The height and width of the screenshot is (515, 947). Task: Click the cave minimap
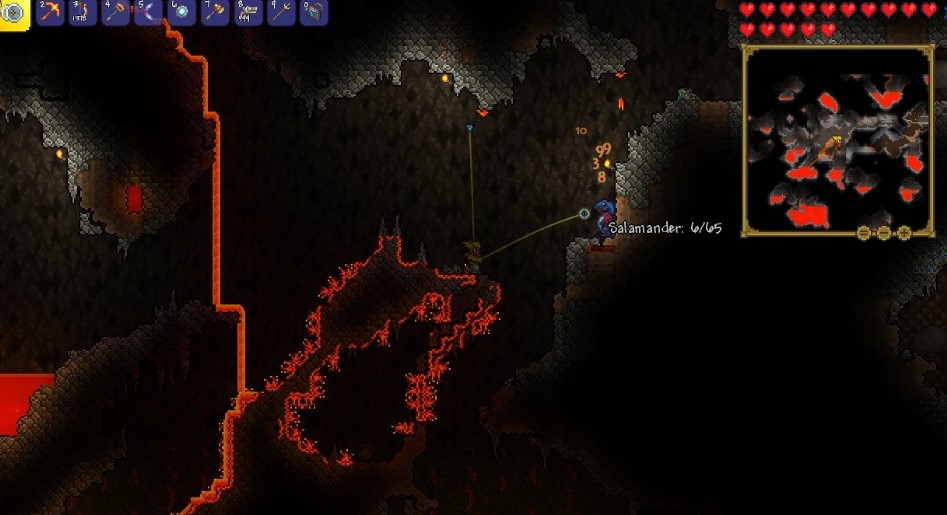pyautogui.click(x=838, y=140)
